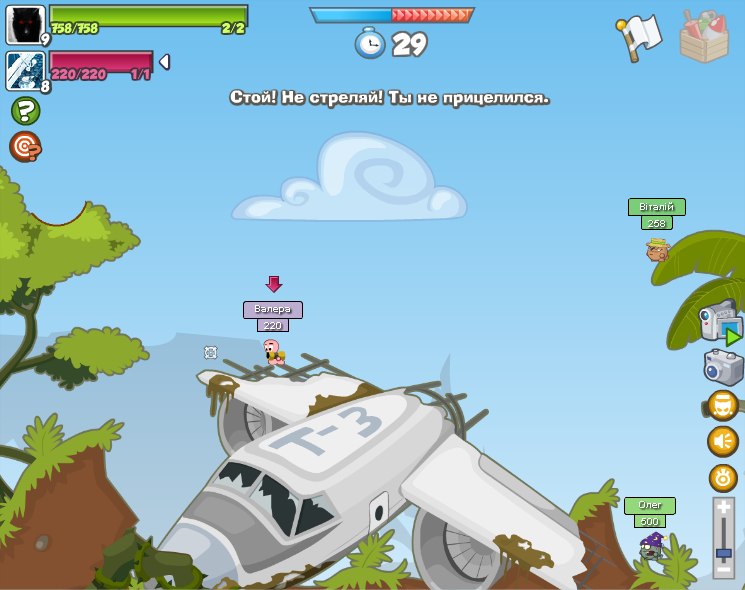Viewport: 745px width, 590px height.
Task: Click the orange target hint icon
Action: point(25,147)
